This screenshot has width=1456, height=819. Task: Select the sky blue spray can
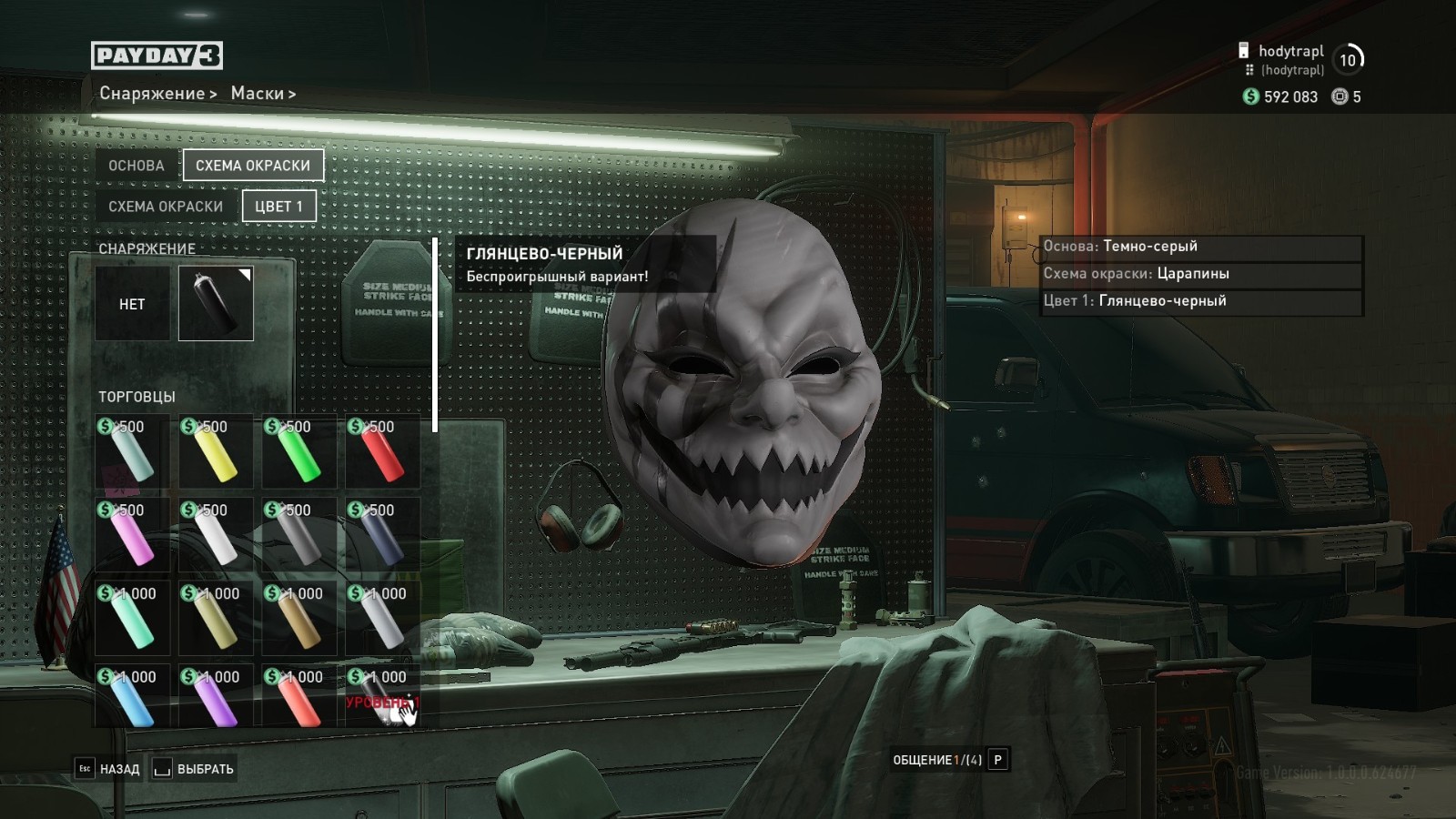[132, 700]
